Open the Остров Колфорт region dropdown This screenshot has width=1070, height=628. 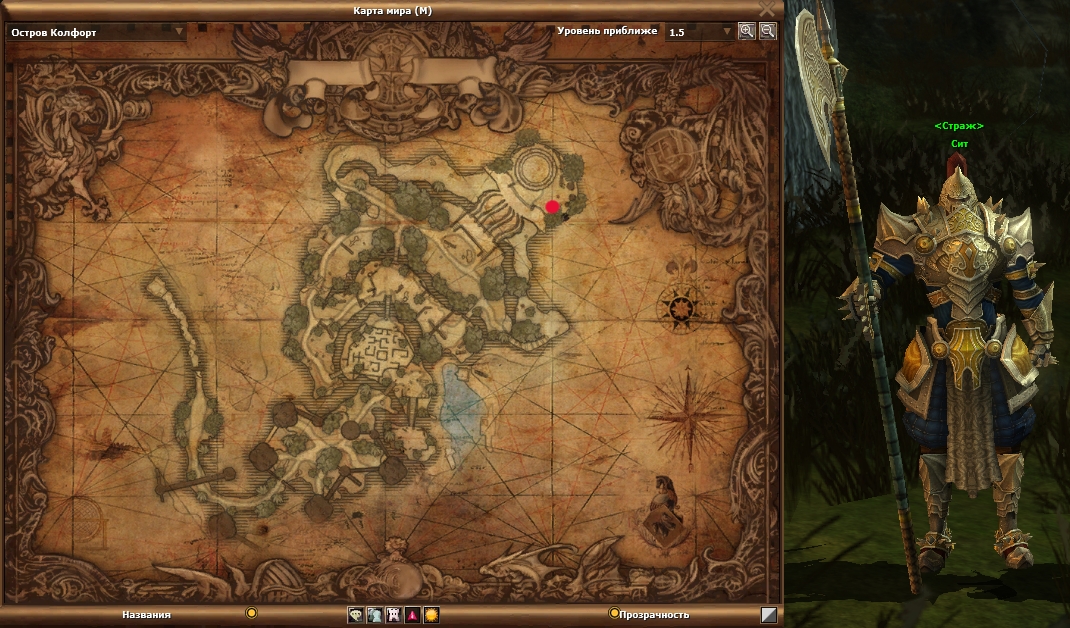[180, 31]
